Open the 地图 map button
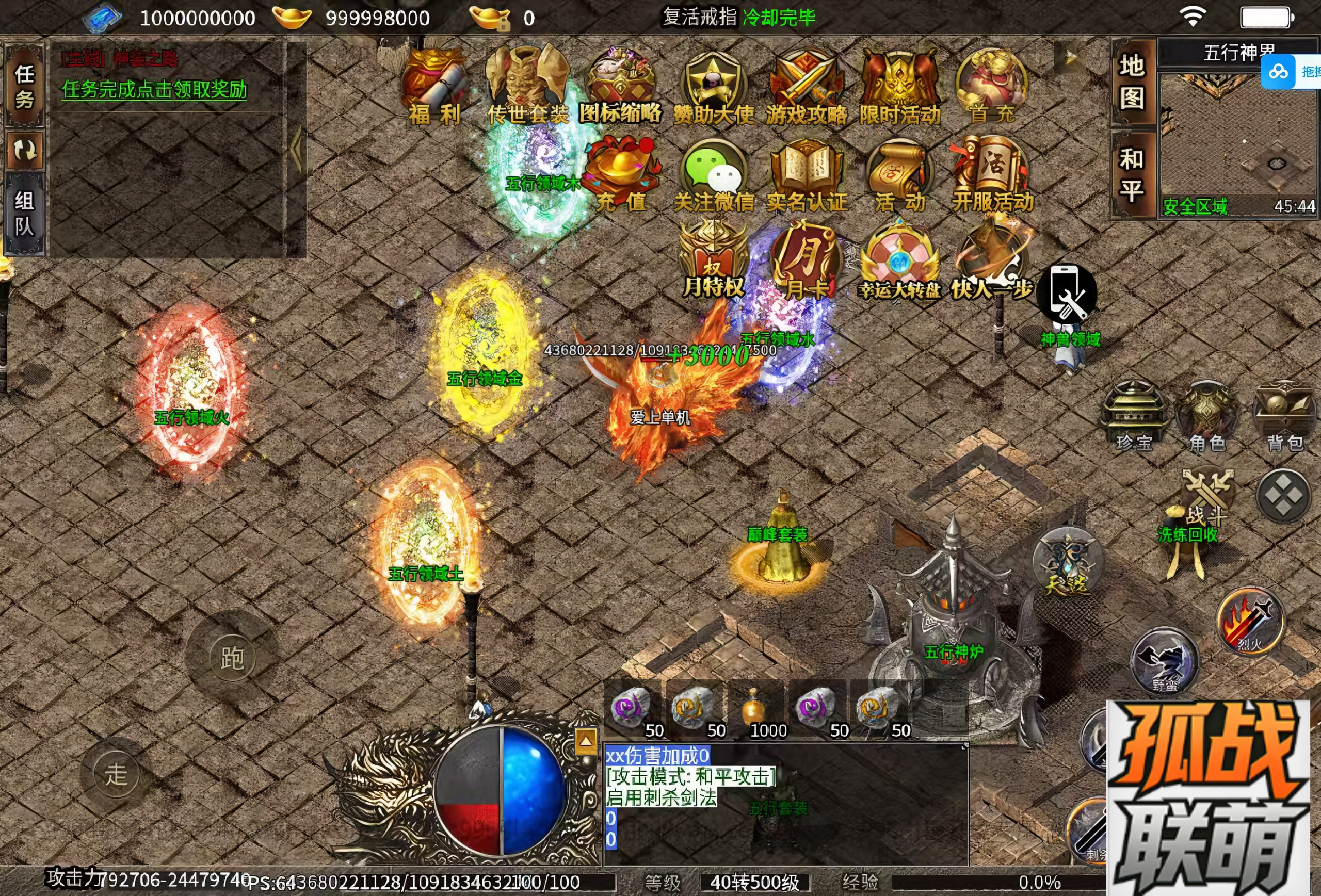Screen dimensions: 1321x896 tap(1132, 82)
